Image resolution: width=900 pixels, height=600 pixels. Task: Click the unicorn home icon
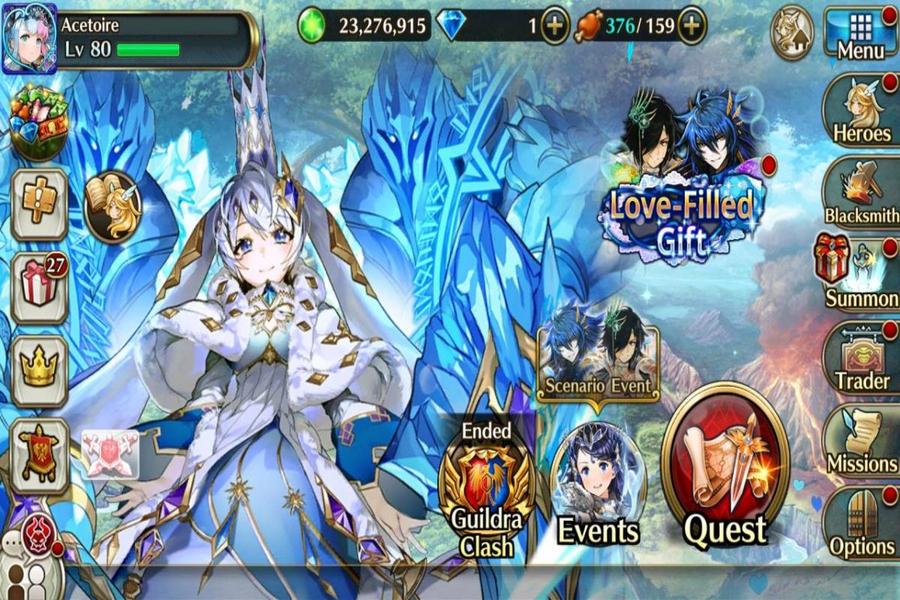coord(791,33)
